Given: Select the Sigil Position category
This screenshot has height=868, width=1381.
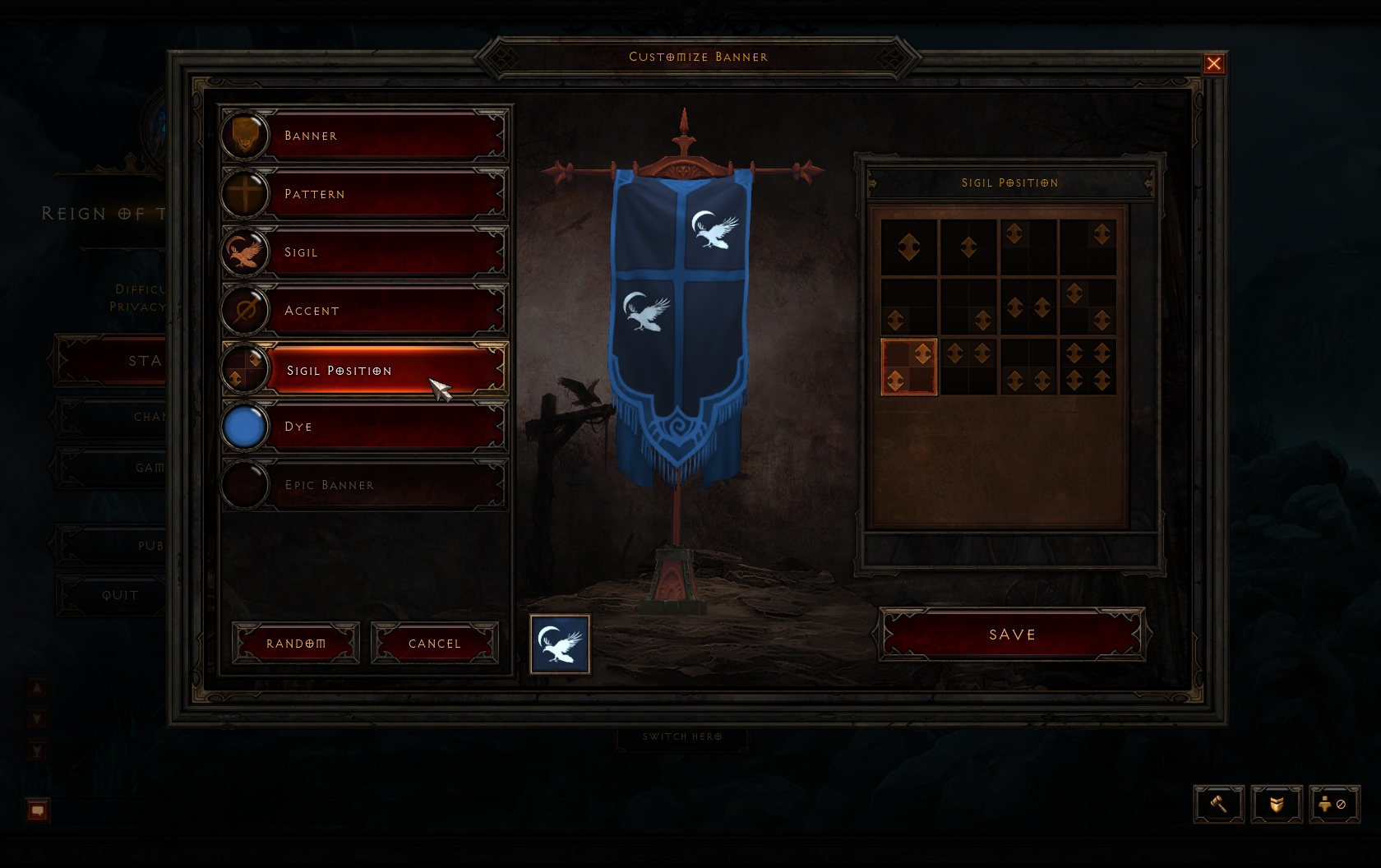Looking at the screenshot, I should [363, 370].
